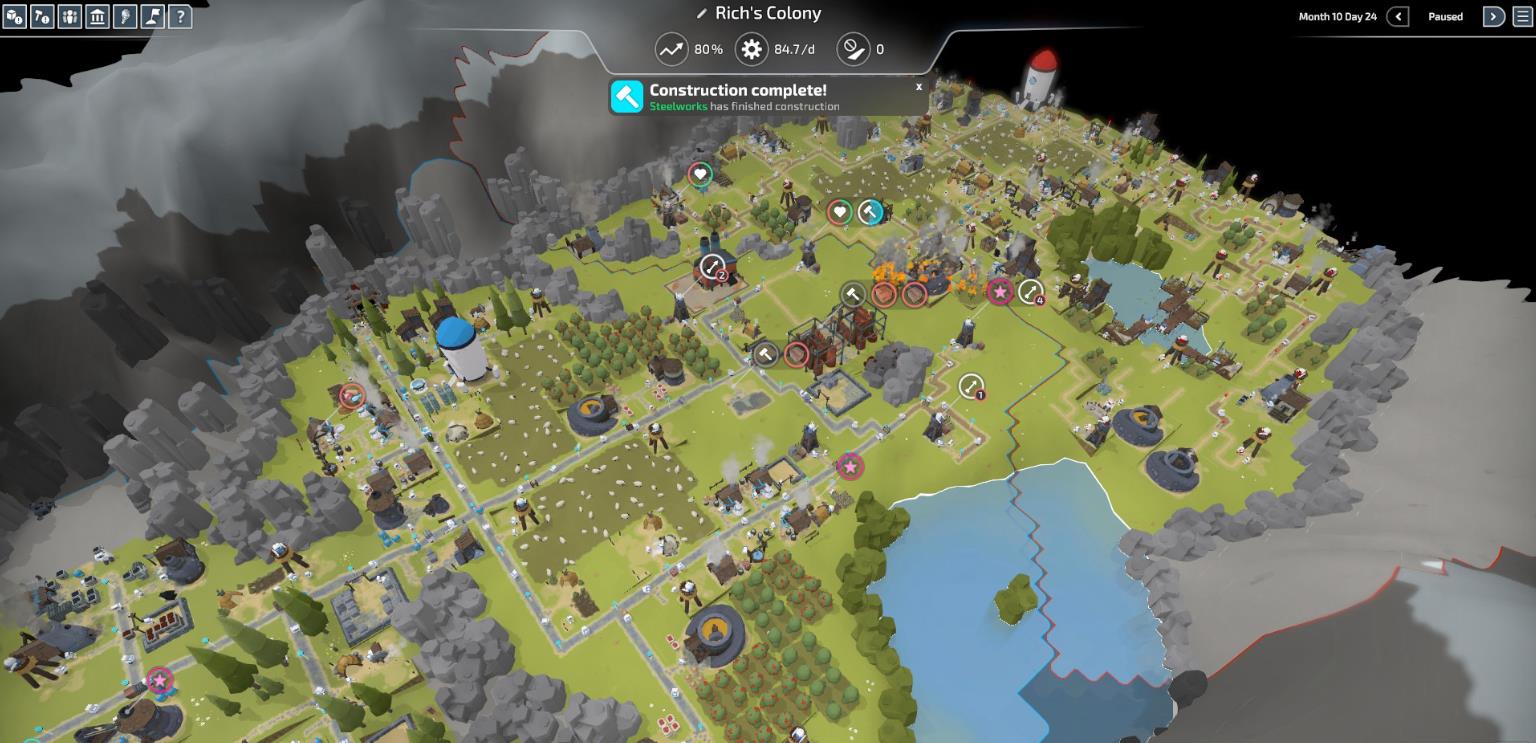
Task: Open the columned government building panel
Action: (x=97, y=16)
